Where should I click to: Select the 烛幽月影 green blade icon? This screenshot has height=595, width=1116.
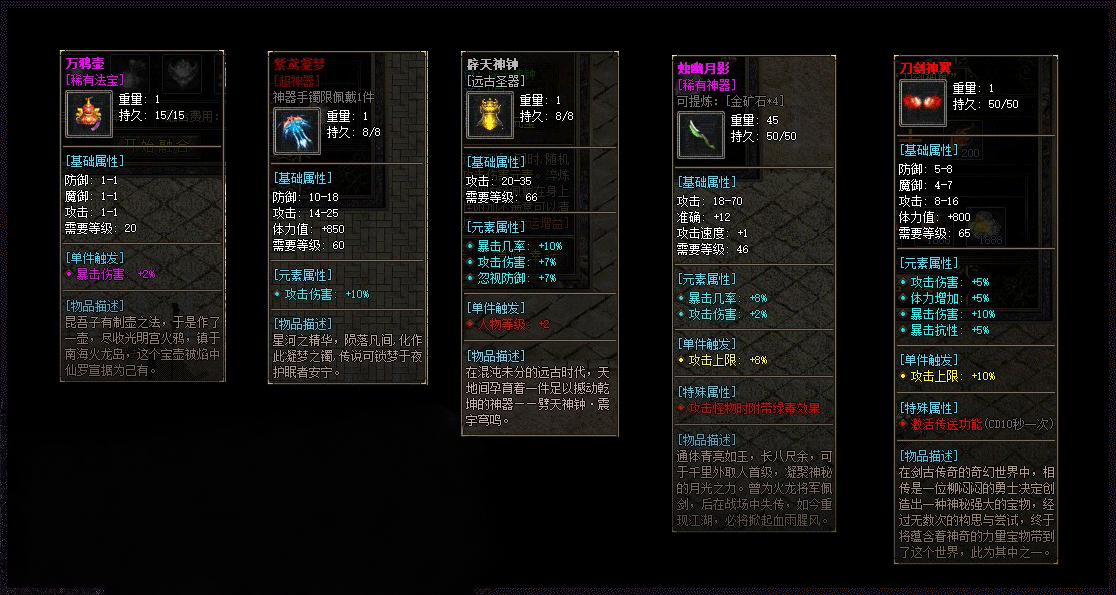(701, 135)
